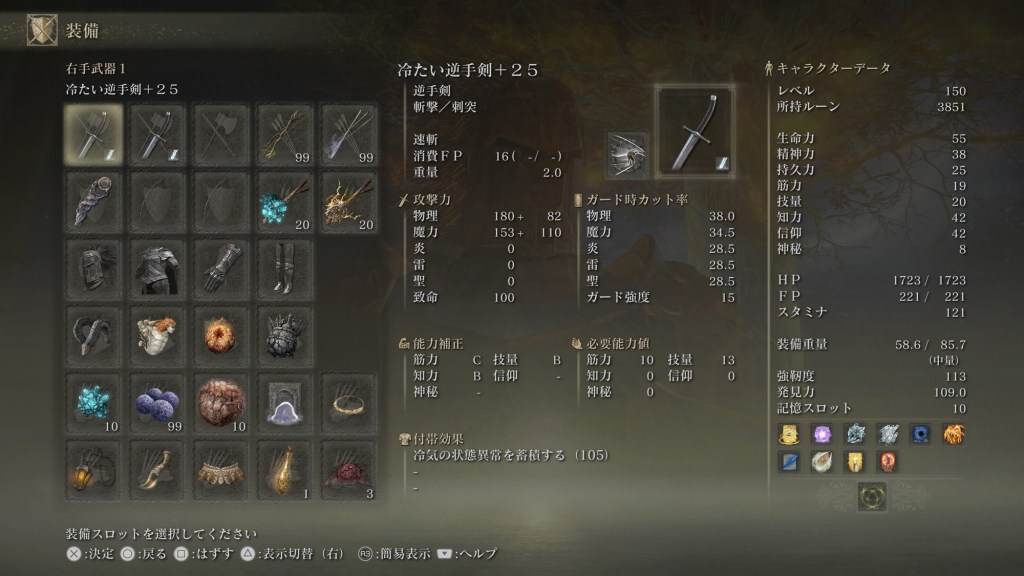Select the ghost spirit summon item slot

point(285,401)
